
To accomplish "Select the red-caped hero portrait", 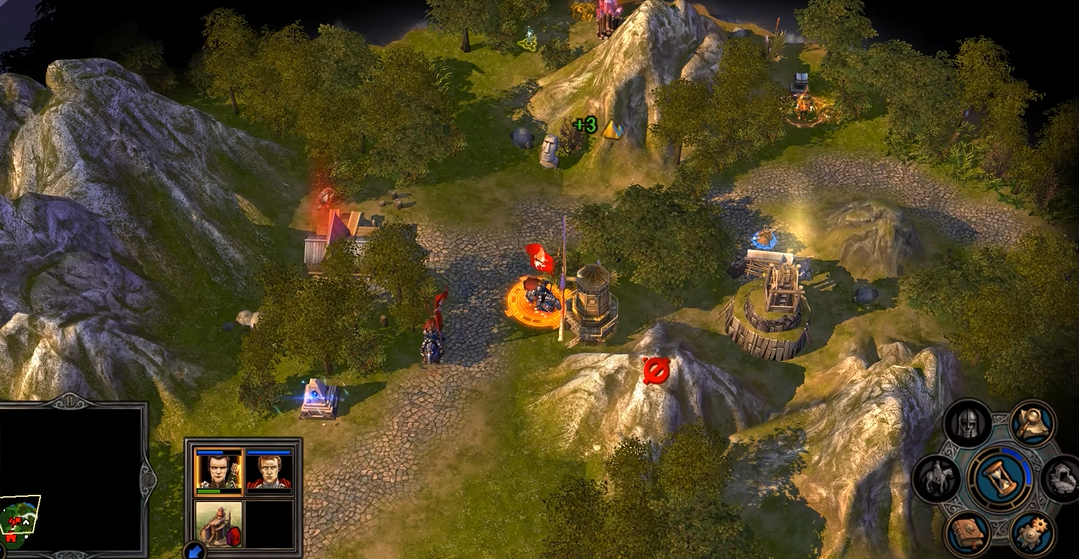I will pos(269,470).
